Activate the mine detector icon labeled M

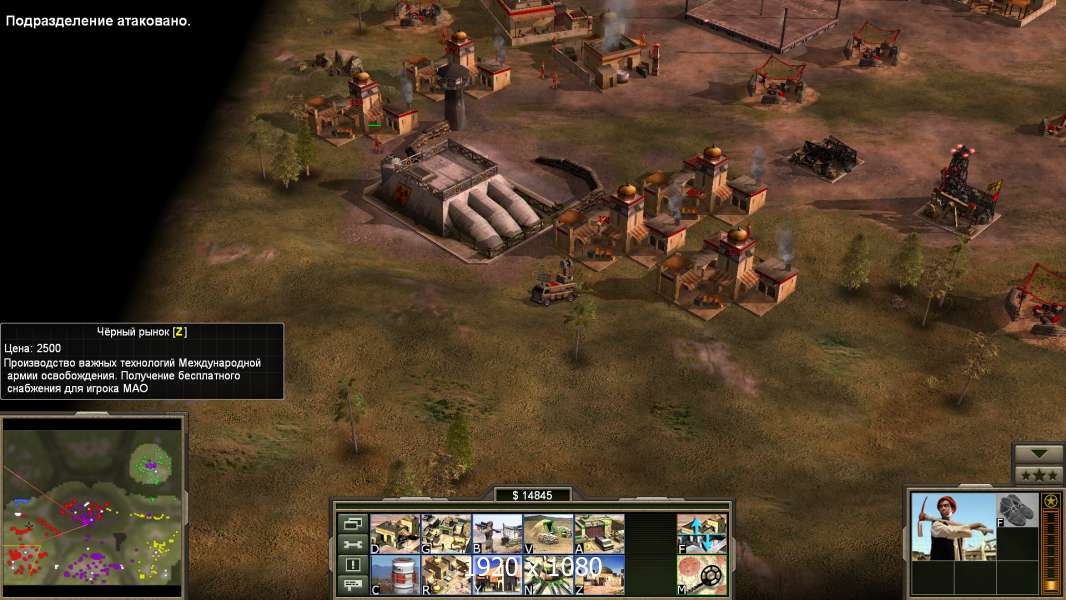coord(702,574)
